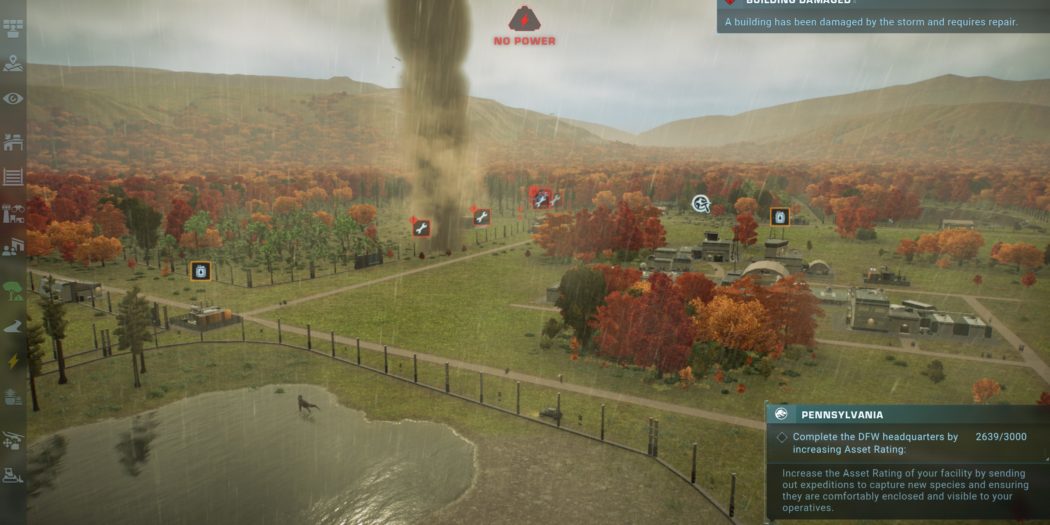Select the red-highlighted wrench repair marker
The height and width of the screenshot is (525, 1050).
point(541,198)
